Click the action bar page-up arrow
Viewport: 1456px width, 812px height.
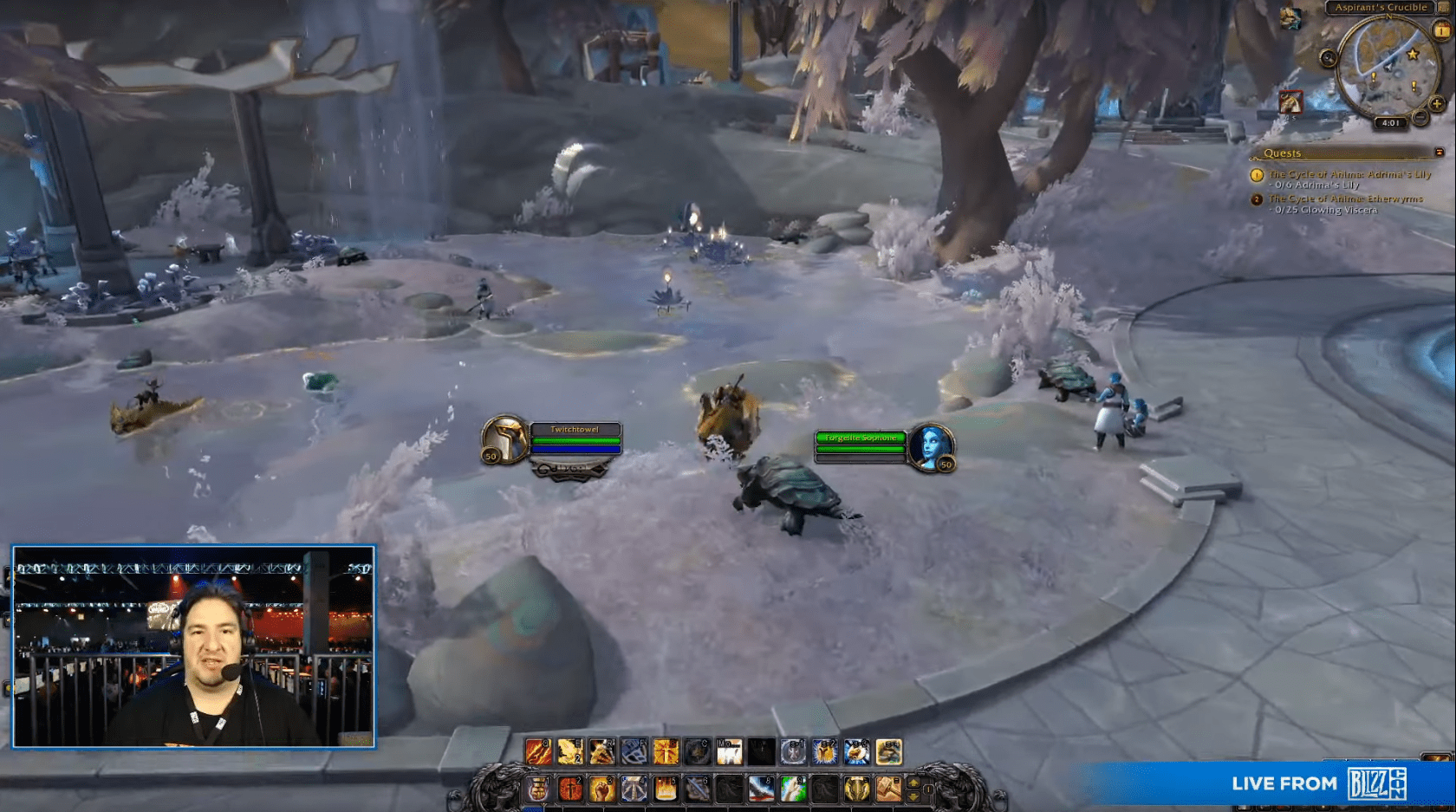913,783
